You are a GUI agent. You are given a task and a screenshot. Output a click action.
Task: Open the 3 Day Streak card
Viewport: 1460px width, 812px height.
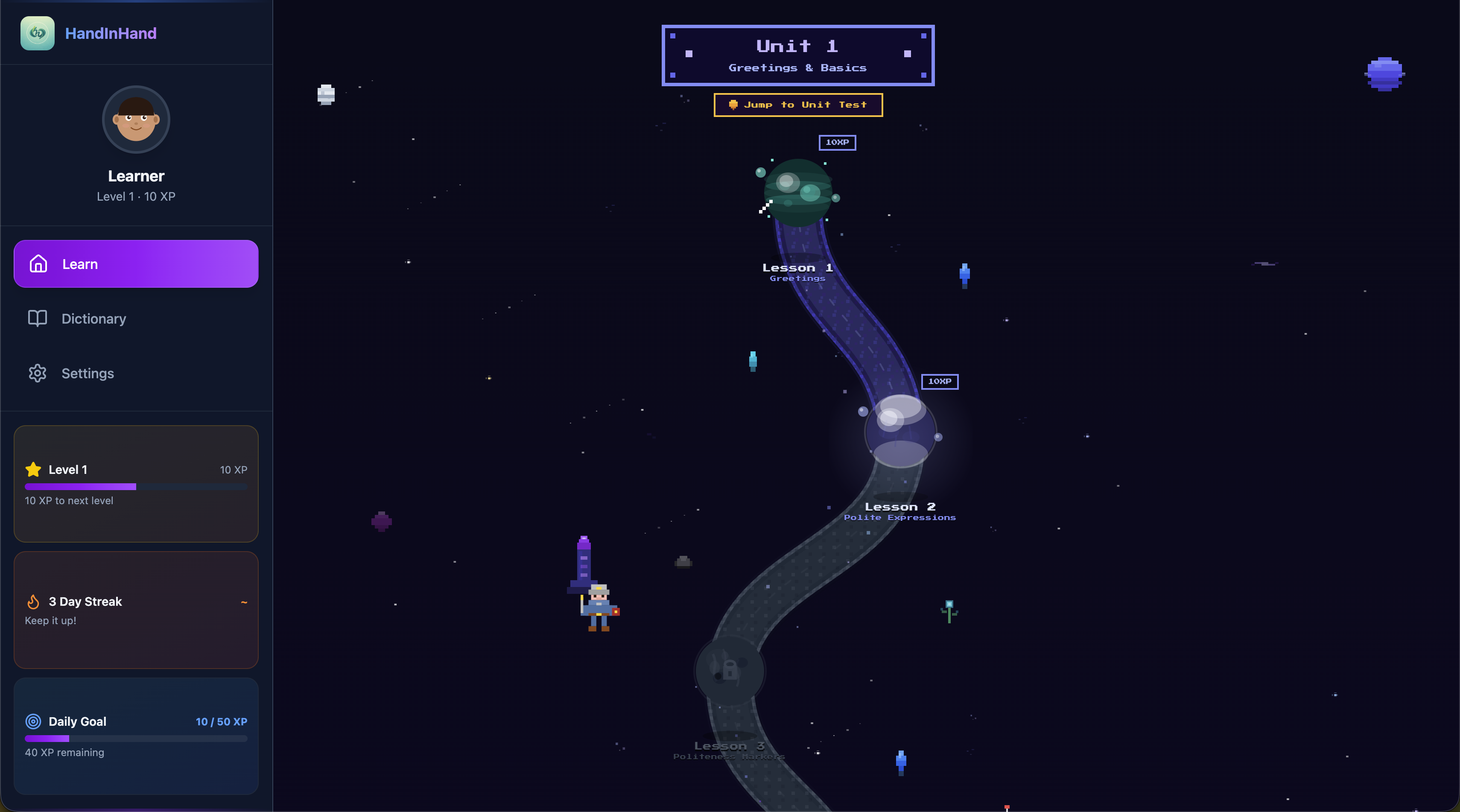[135, 610]
